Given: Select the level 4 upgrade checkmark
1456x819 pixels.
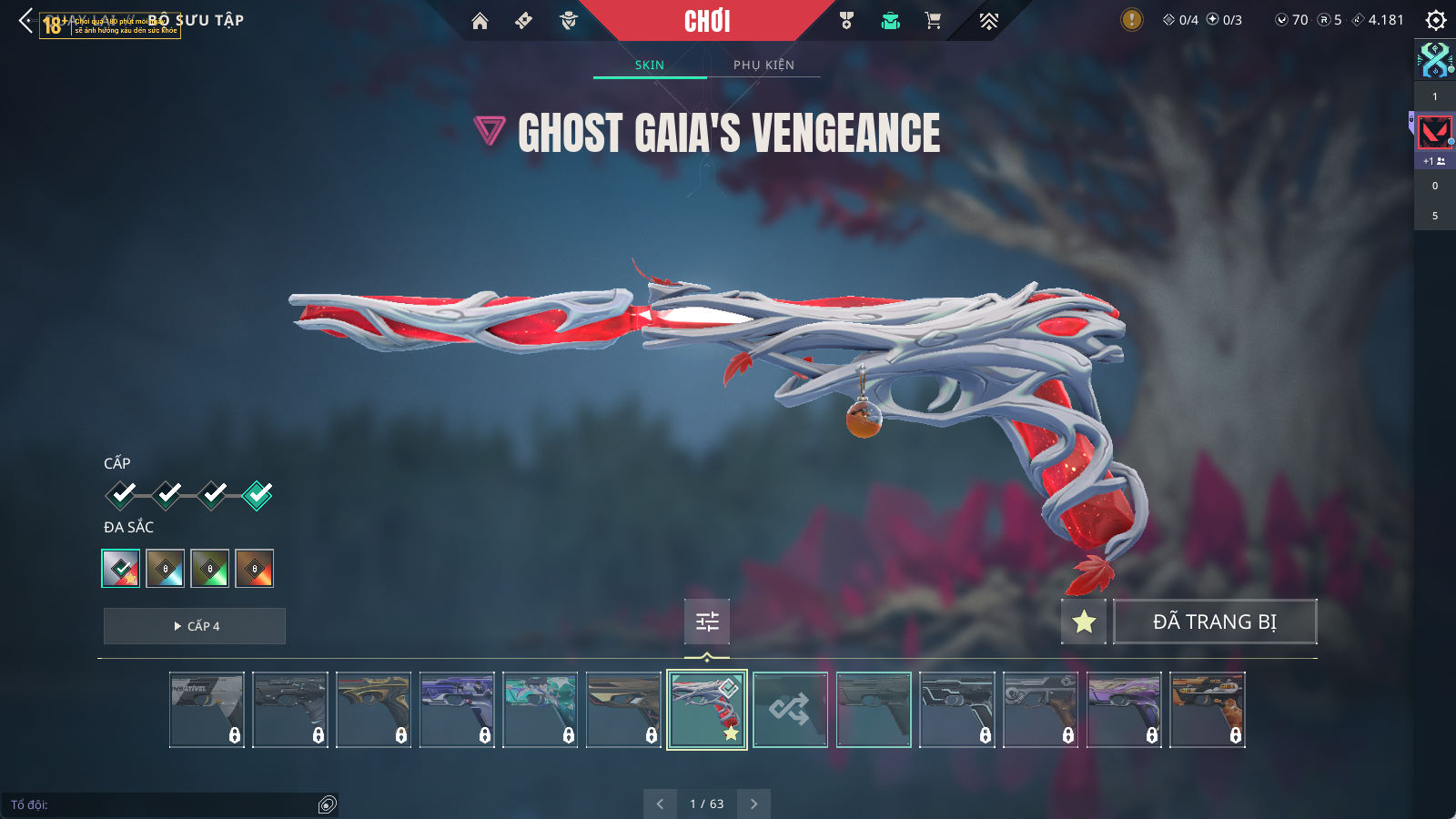Looking at the screenshot, I should coord(258,495).
